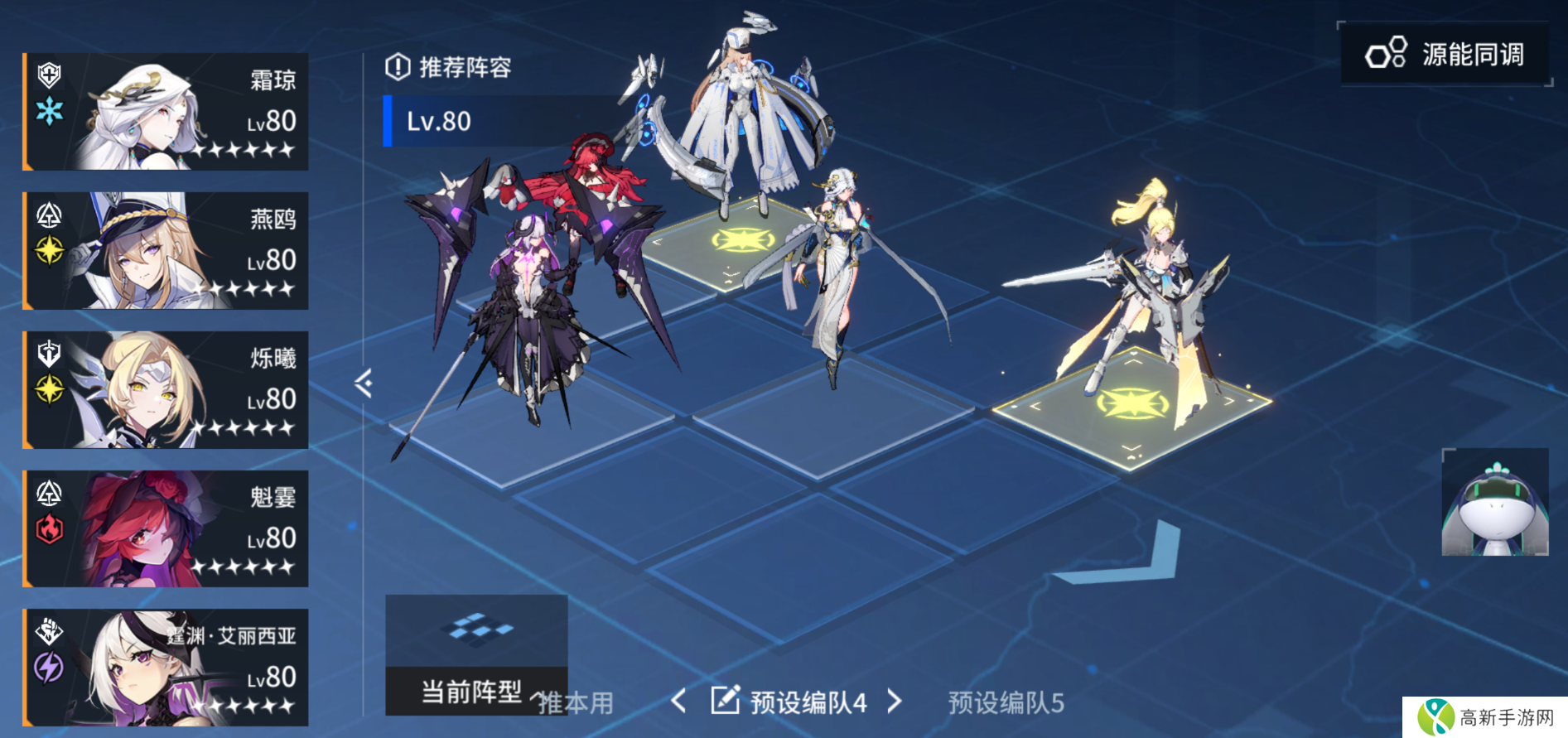Switch to the 预设编队5 preset tab
The width and height of the screenshot is (1568, 738).
coord(1005,702)
